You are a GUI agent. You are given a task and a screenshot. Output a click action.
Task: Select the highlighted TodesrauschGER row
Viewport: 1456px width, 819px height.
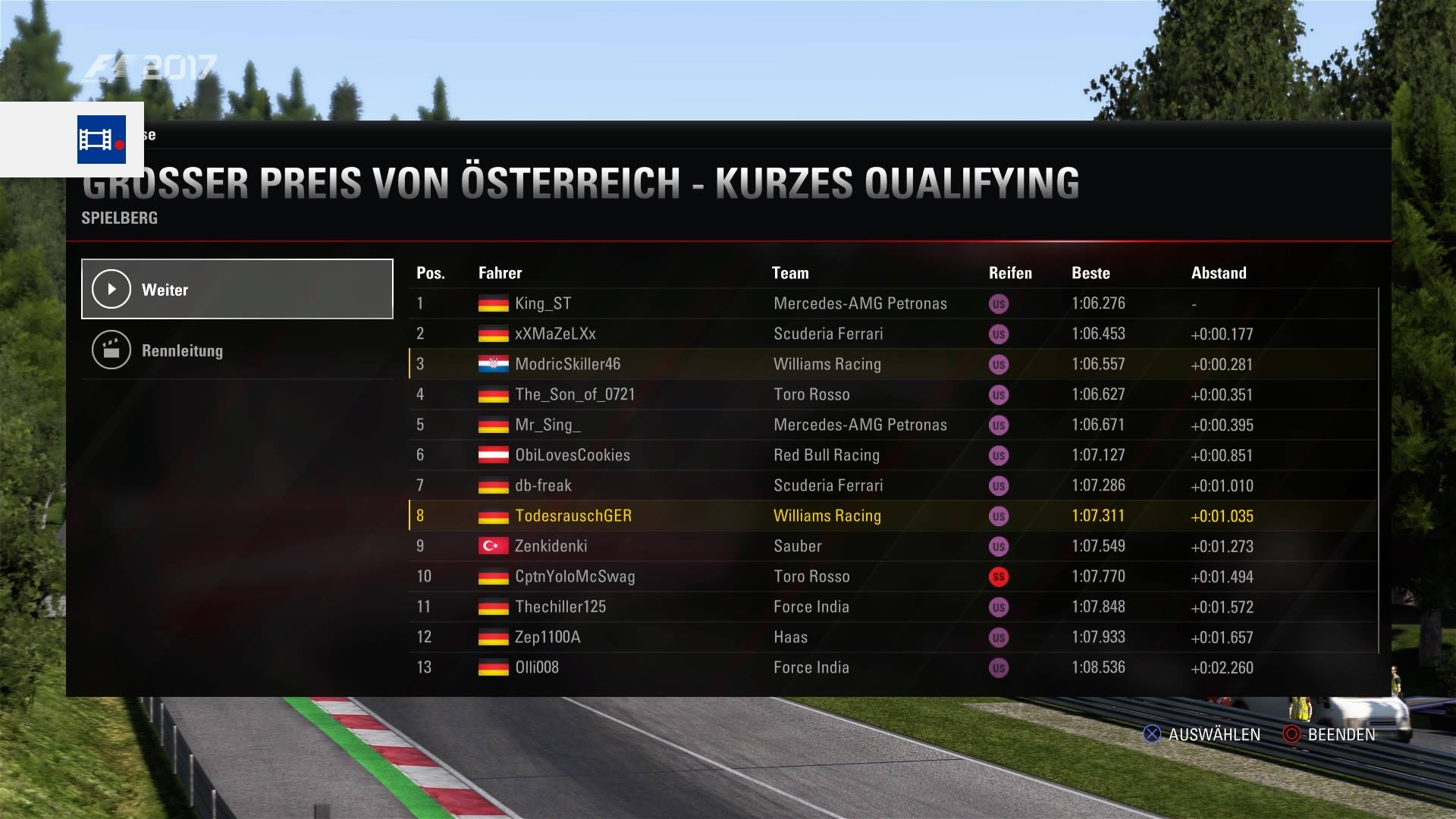573,516
